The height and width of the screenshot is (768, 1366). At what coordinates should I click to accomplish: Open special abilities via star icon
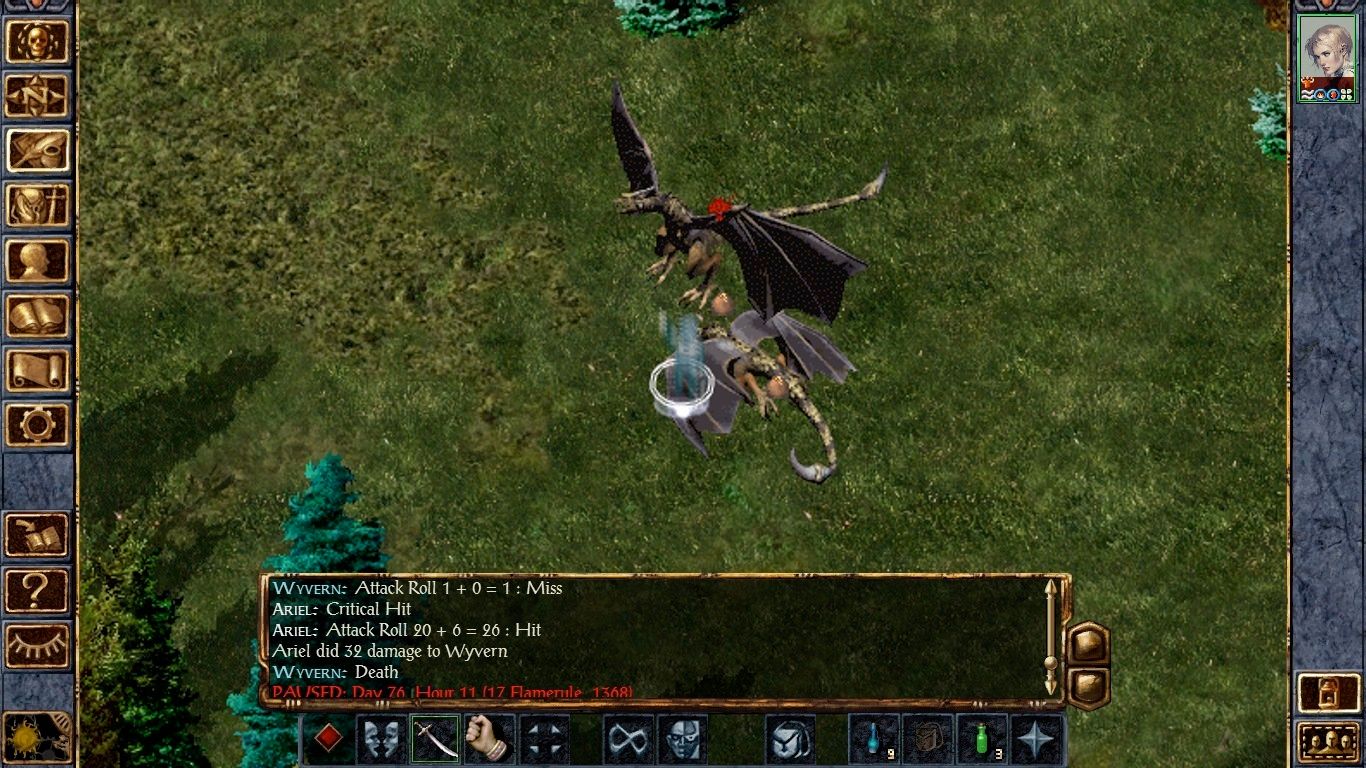pyautogui.click(x=1033, y=738)
